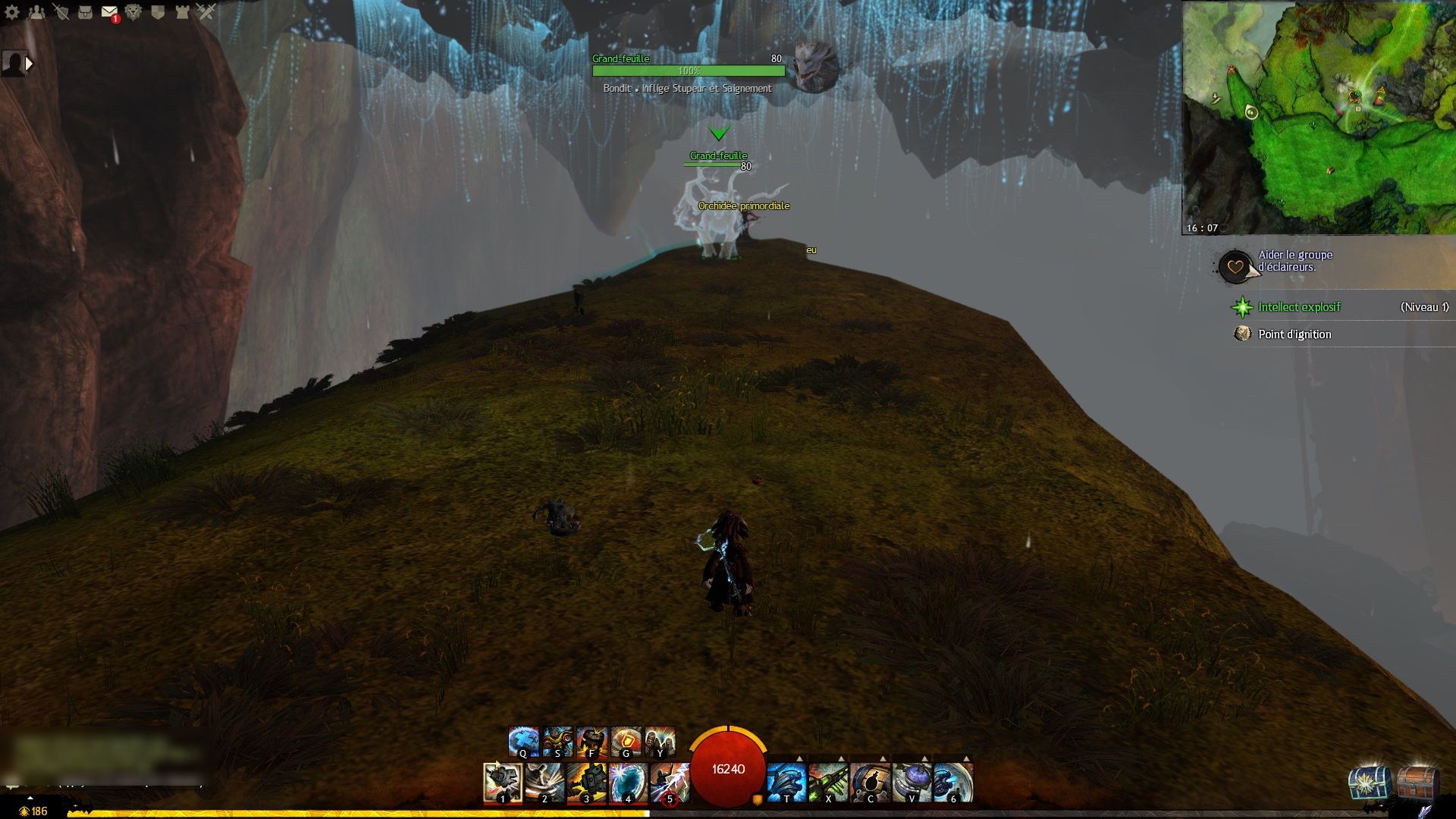
Task: Click the minimap
Action: (x=1319, y=118)
